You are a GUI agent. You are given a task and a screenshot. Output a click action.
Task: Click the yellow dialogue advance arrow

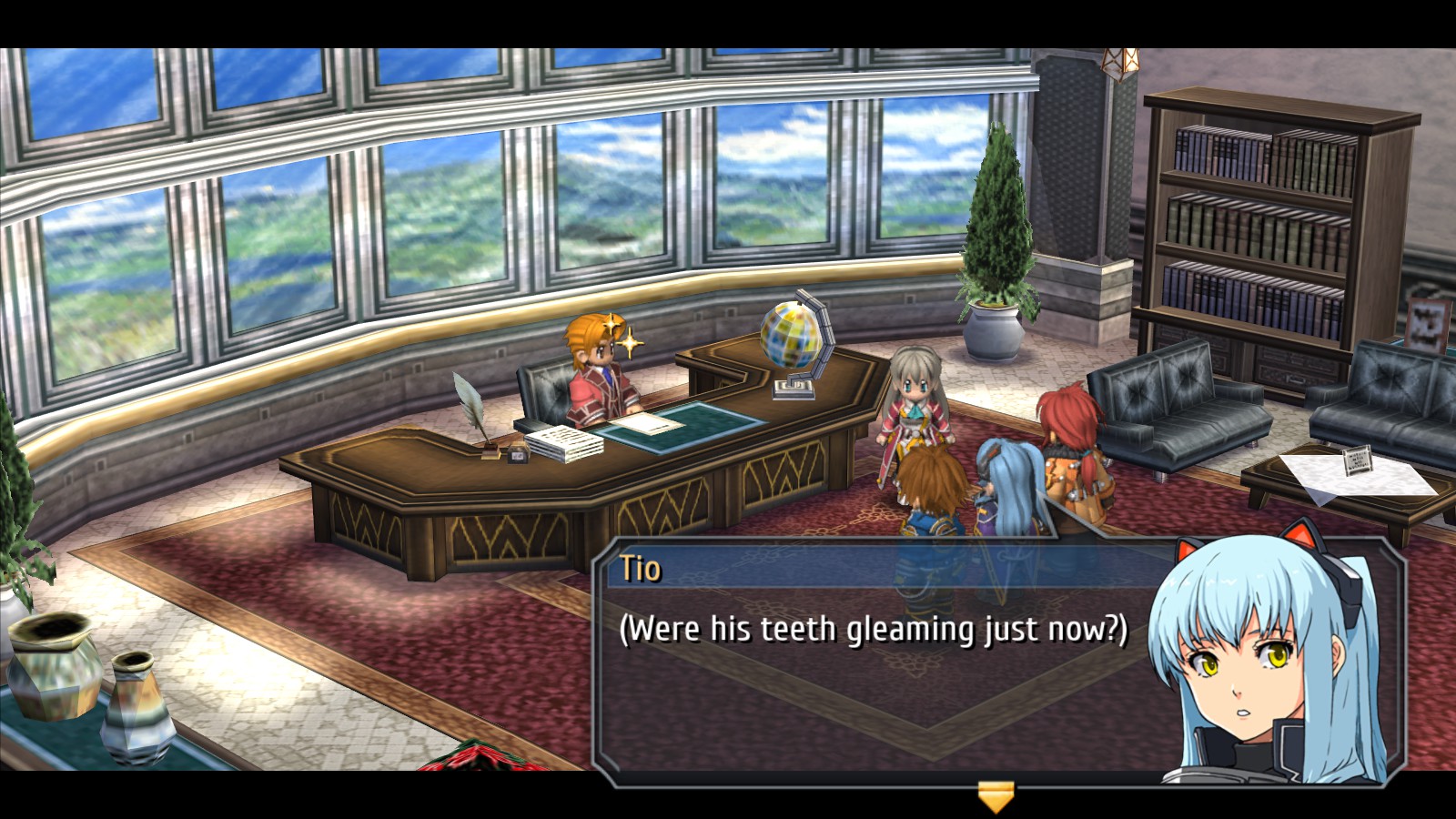(x=996, y=795)
